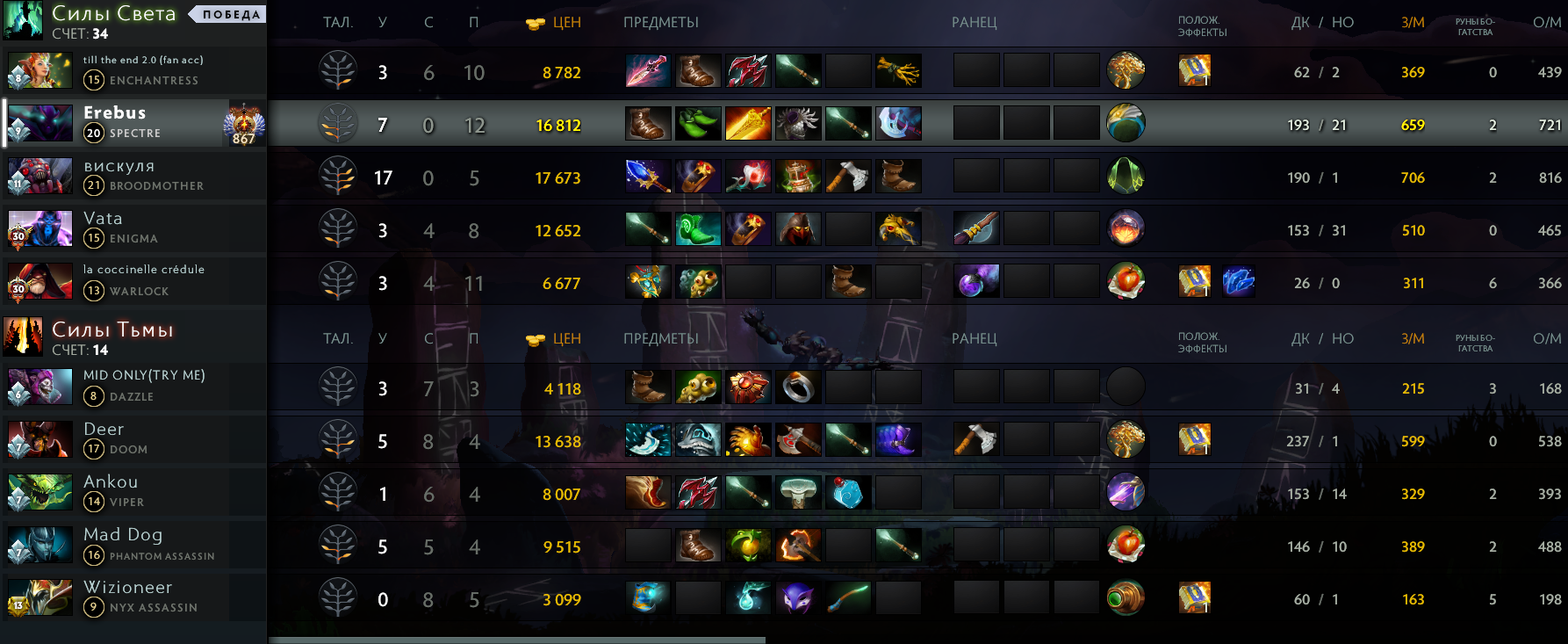This screenshot has height=644, width=1568.
Task: Click Doom's Blink Dagger item
Action: (x=648, y=440)
